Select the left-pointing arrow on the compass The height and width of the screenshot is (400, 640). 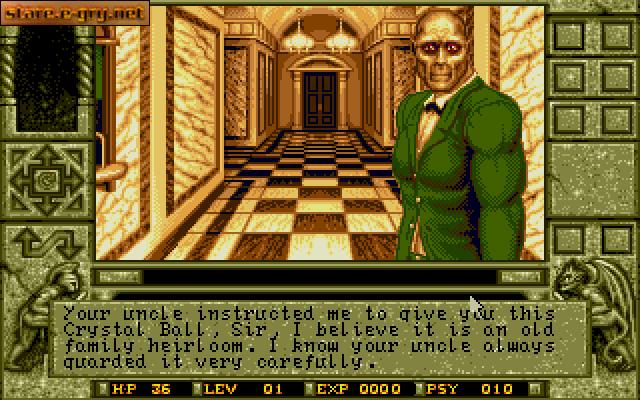point(21,183)
